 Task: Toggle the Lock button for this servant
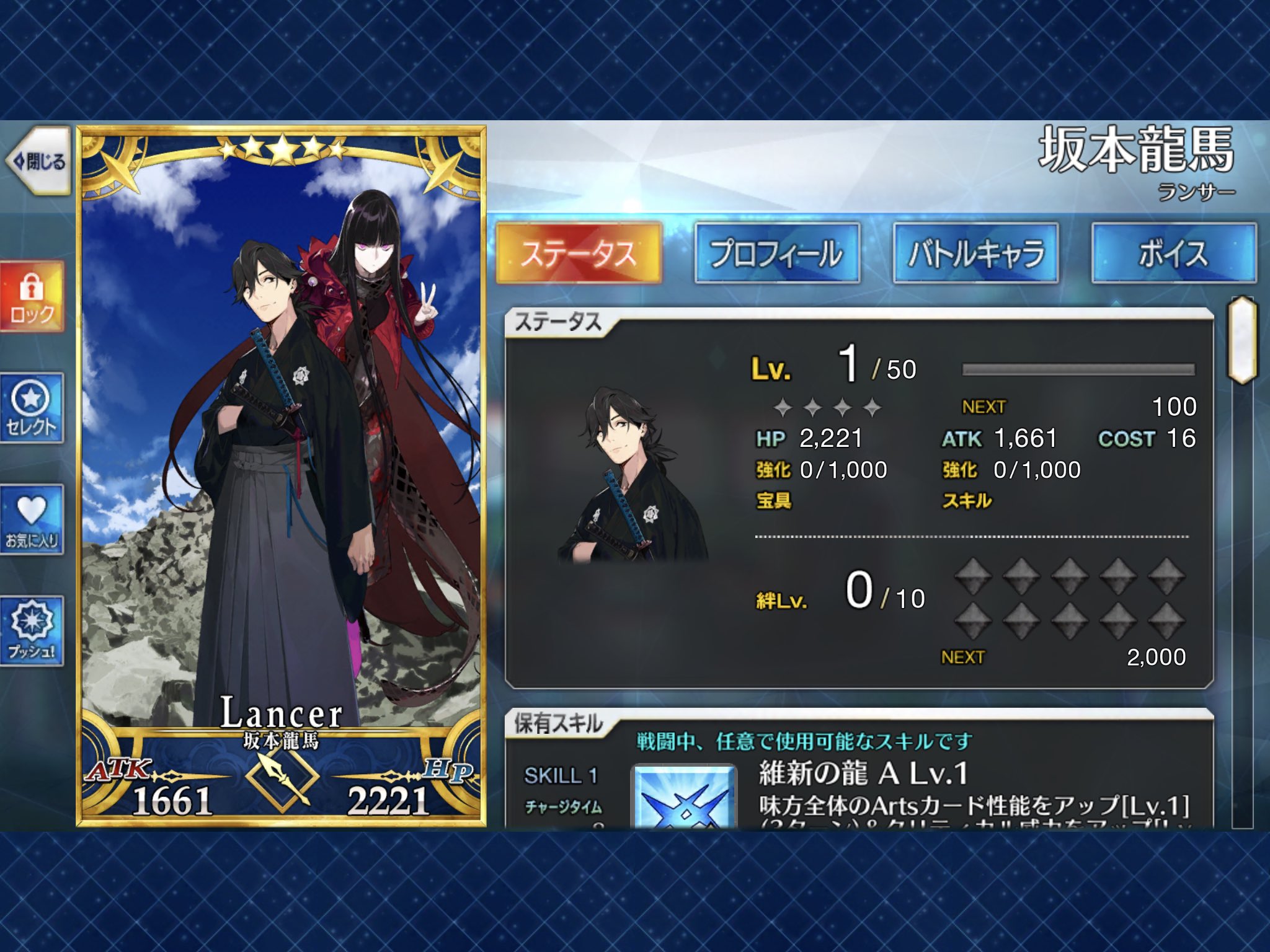pos(32,297)
